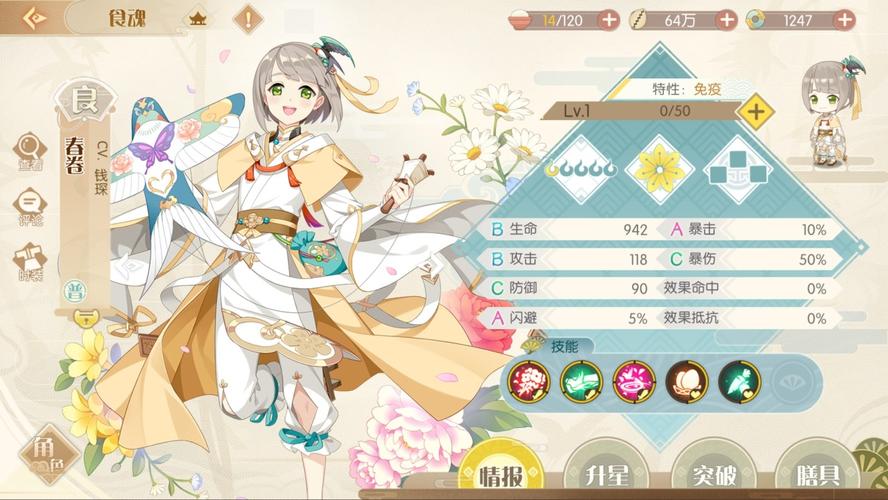Screen dimensions: 888x500
Task: View the brown egg skill
Action: coord(686,381)
